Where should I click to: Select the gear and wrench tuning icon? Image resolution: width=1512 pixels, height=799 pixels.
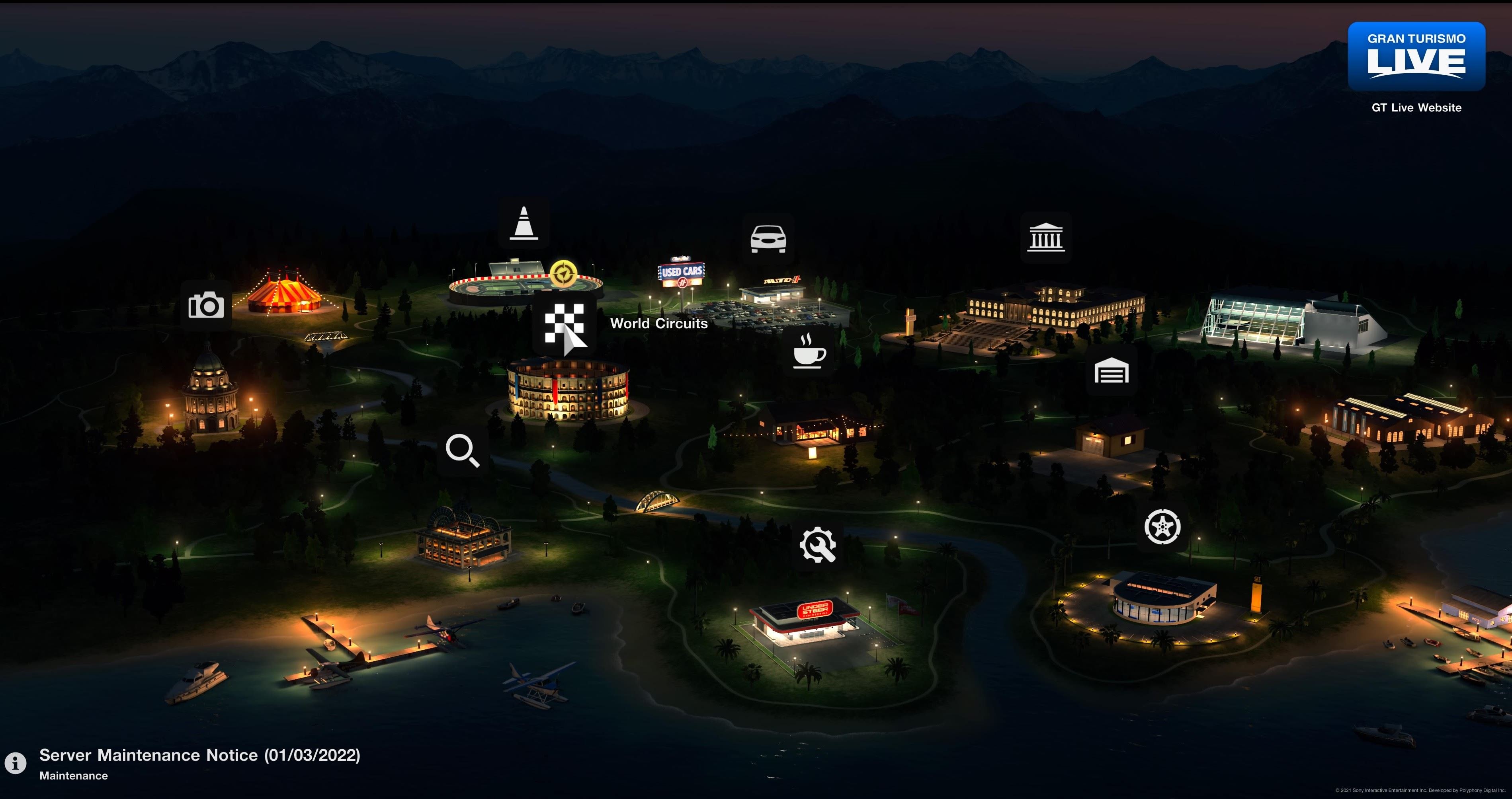click(817, 545)
